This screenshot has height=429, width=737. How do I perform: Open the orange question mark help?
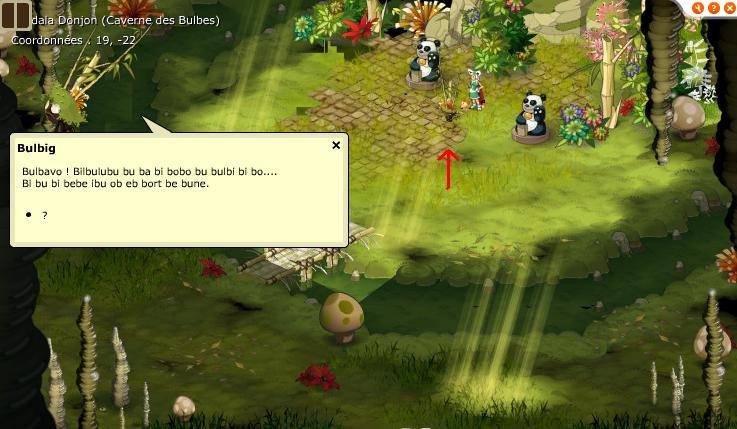713,8
